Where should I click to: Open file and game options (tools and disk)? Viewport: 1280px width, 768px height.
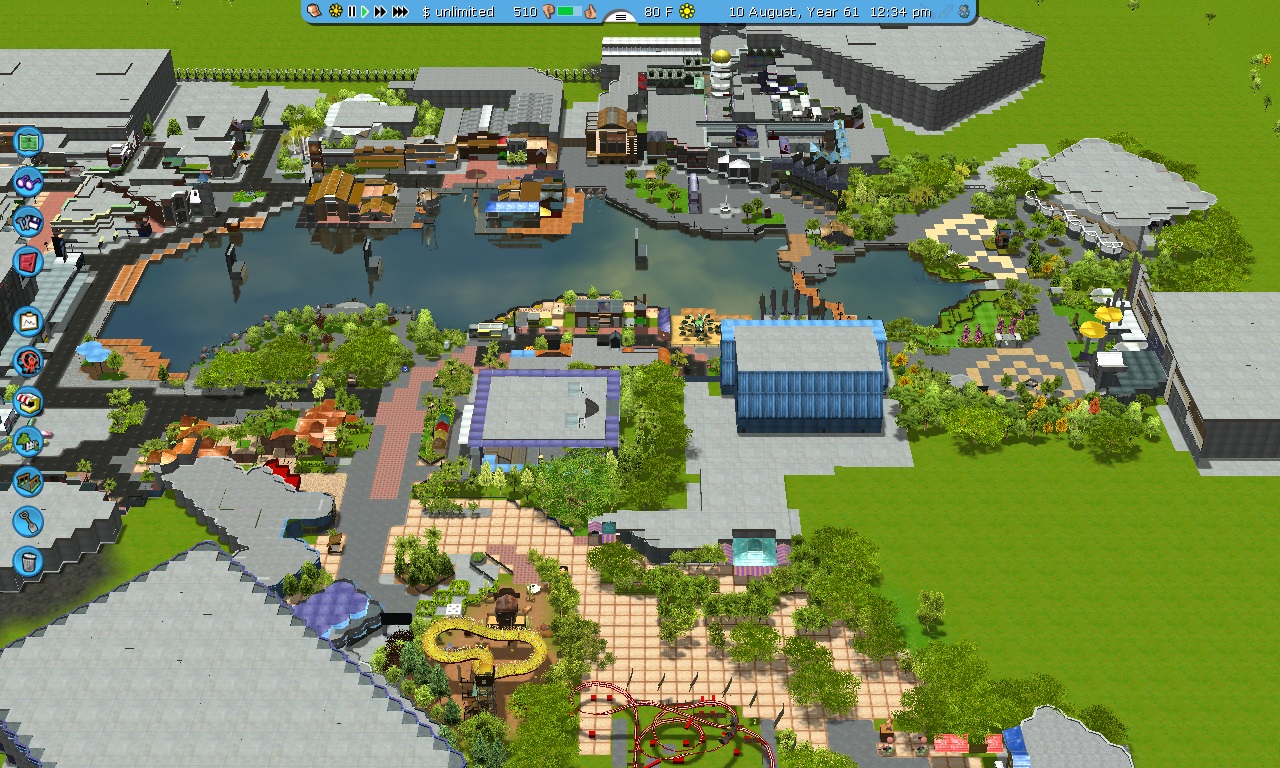tap(28, 221)
